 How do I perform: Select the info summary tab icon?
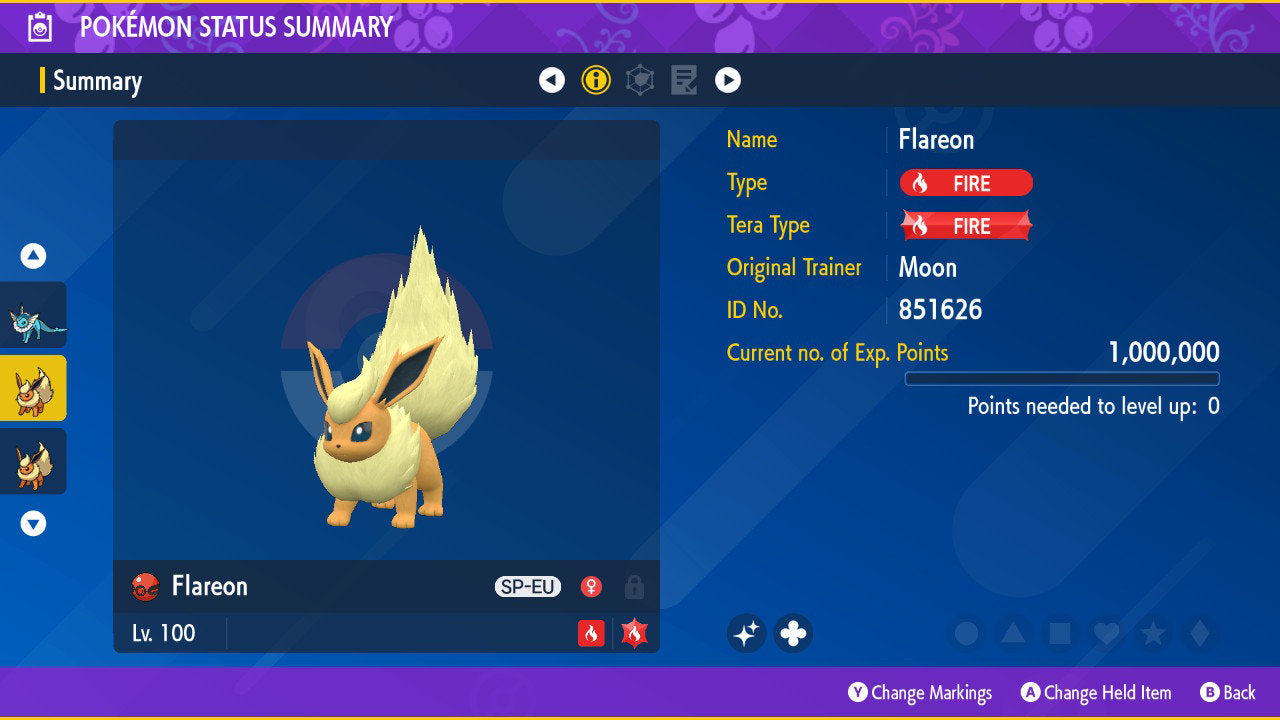tap(596, 80)
